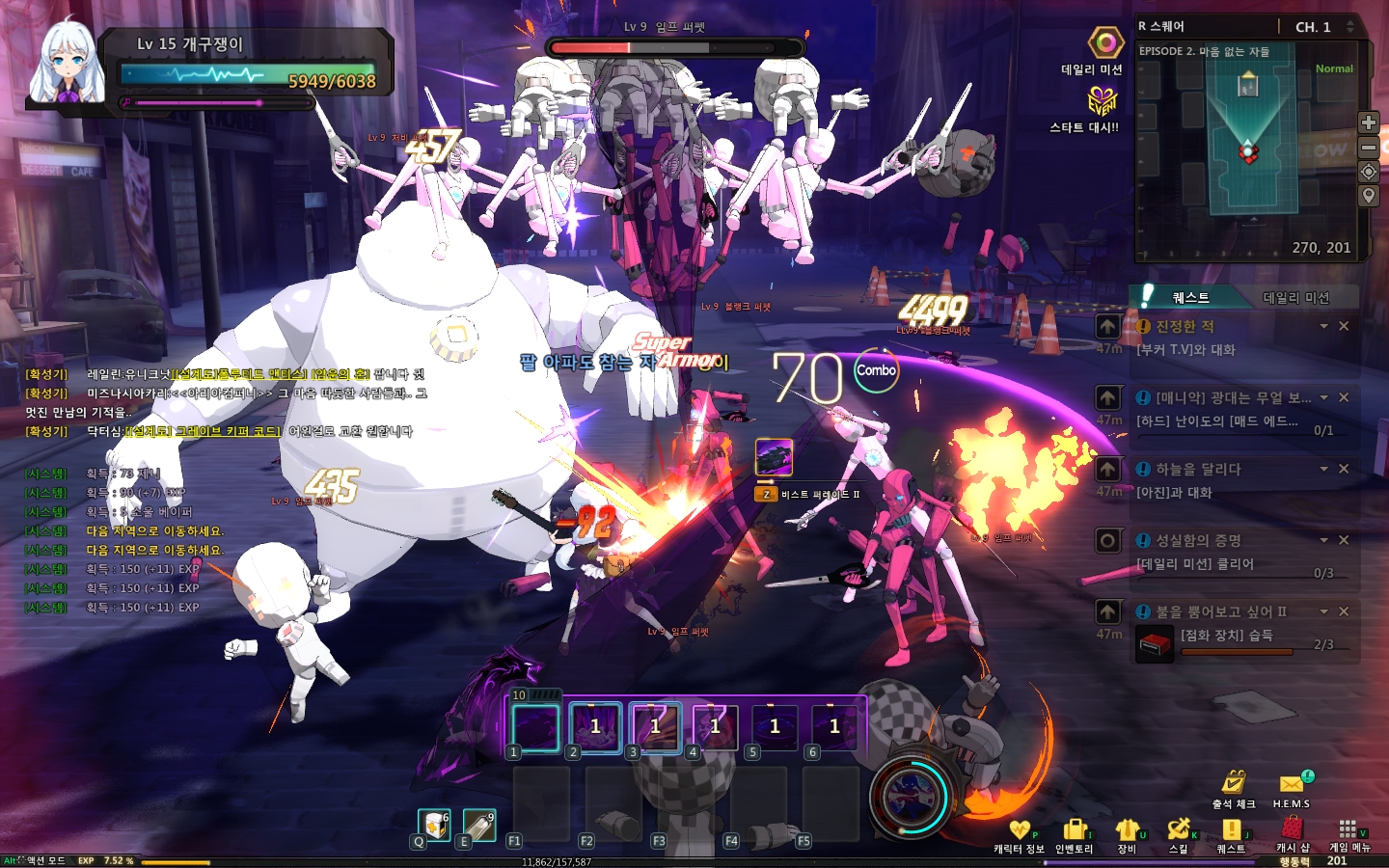Viewport: 1389px width, 868px height.
Task: Switch to the 퀘스트 tab
Action: (x=1191, y=297)
